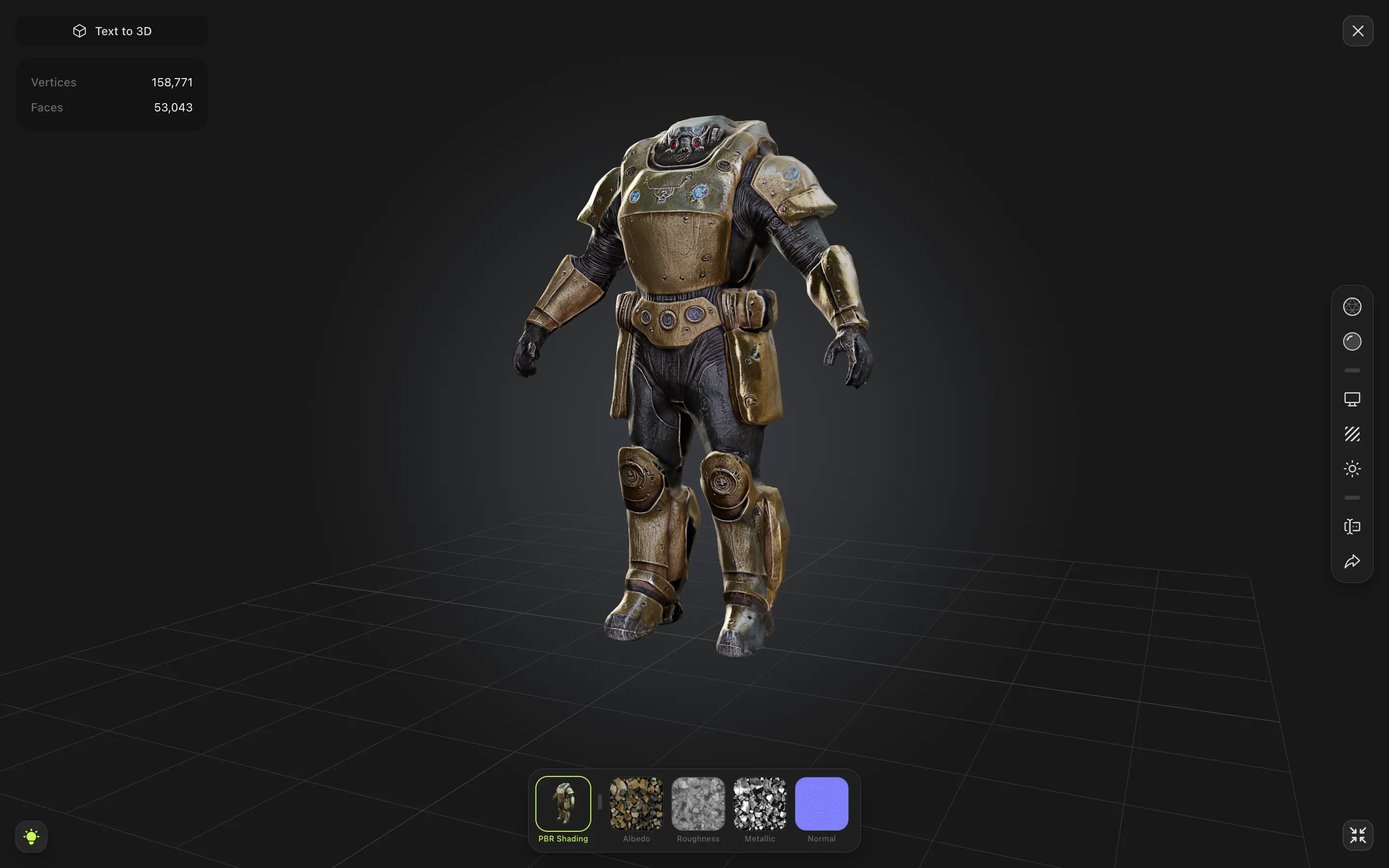
Task: Open the model measurement tool
Action: coord(1352,527)
